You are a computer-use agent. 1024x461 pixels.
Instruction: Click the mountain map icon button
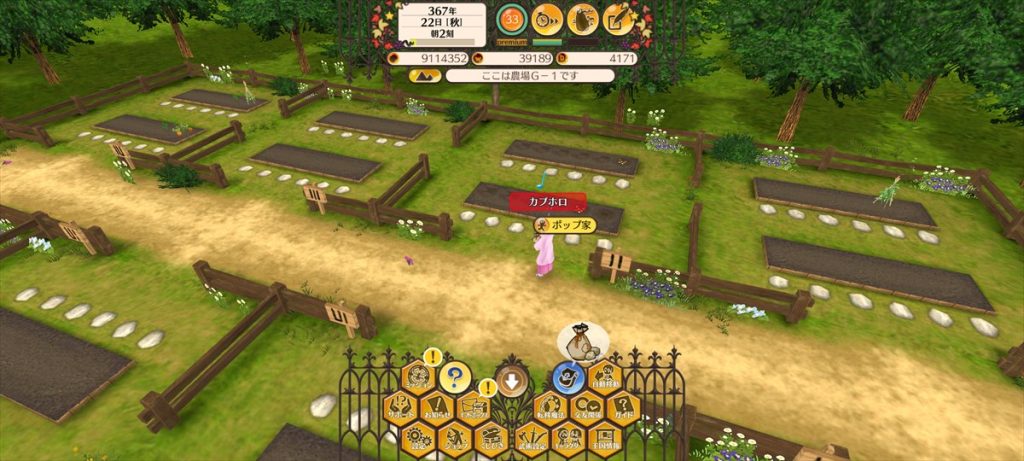(425, 75)
